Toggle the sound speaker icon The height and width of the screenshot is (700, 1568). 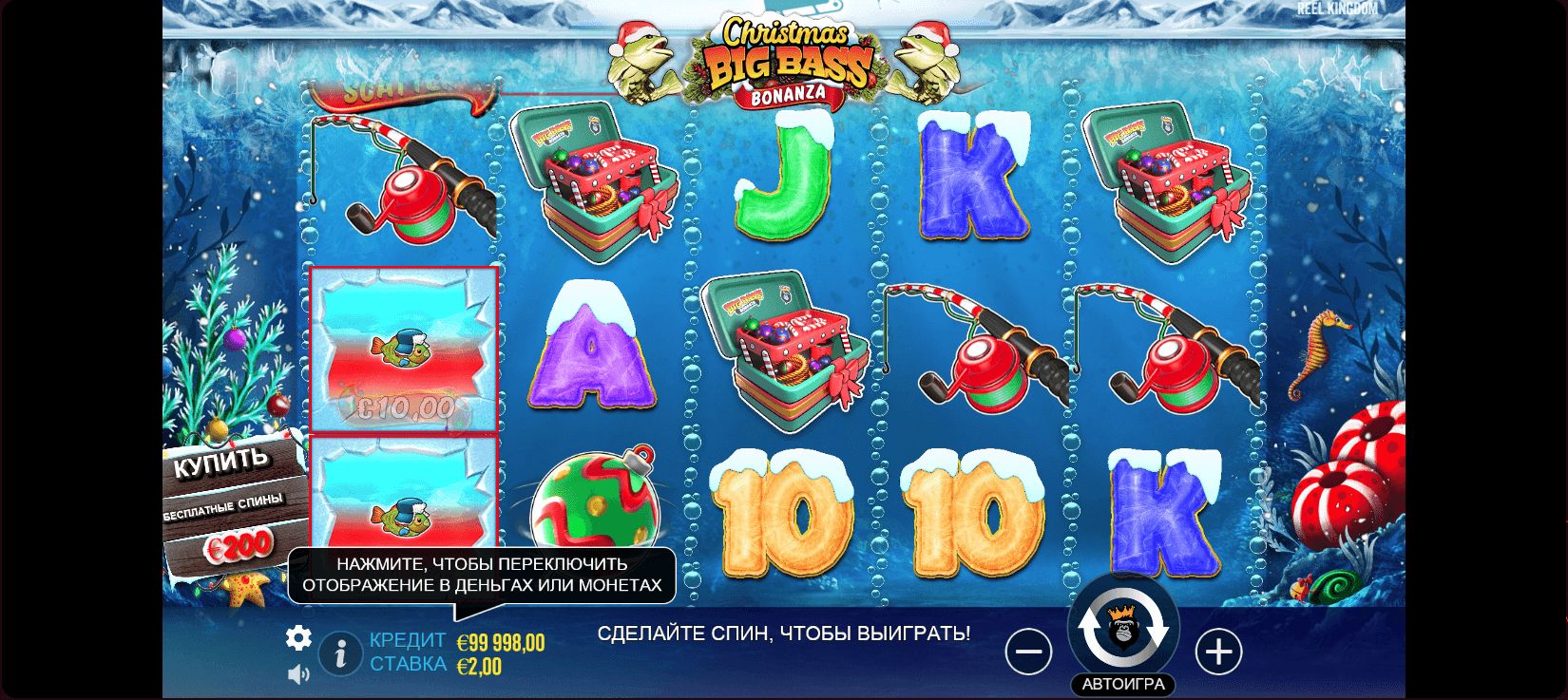point(298,674)
